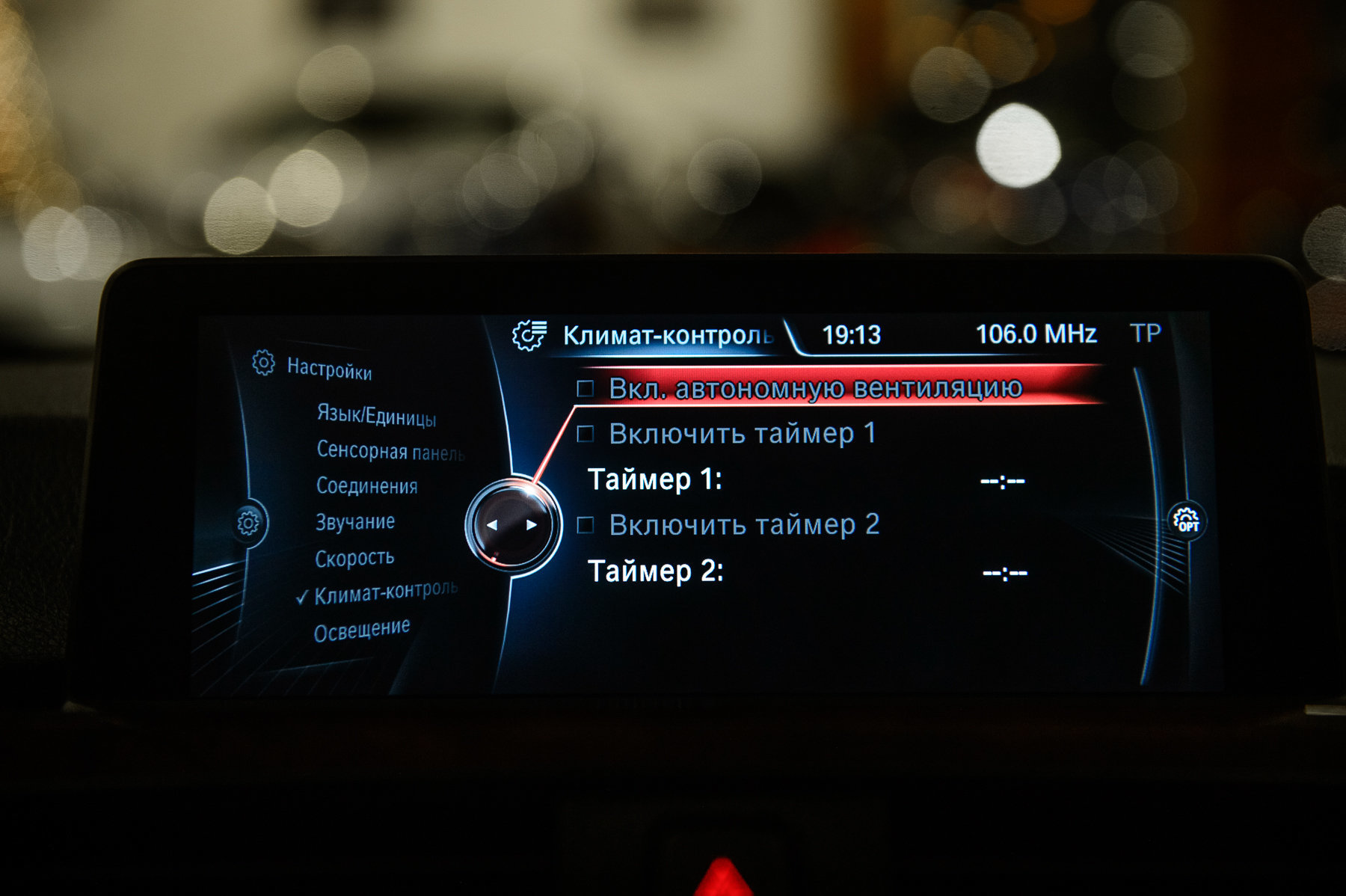Select the 'Настройки' header with gear

pos(313,366)
